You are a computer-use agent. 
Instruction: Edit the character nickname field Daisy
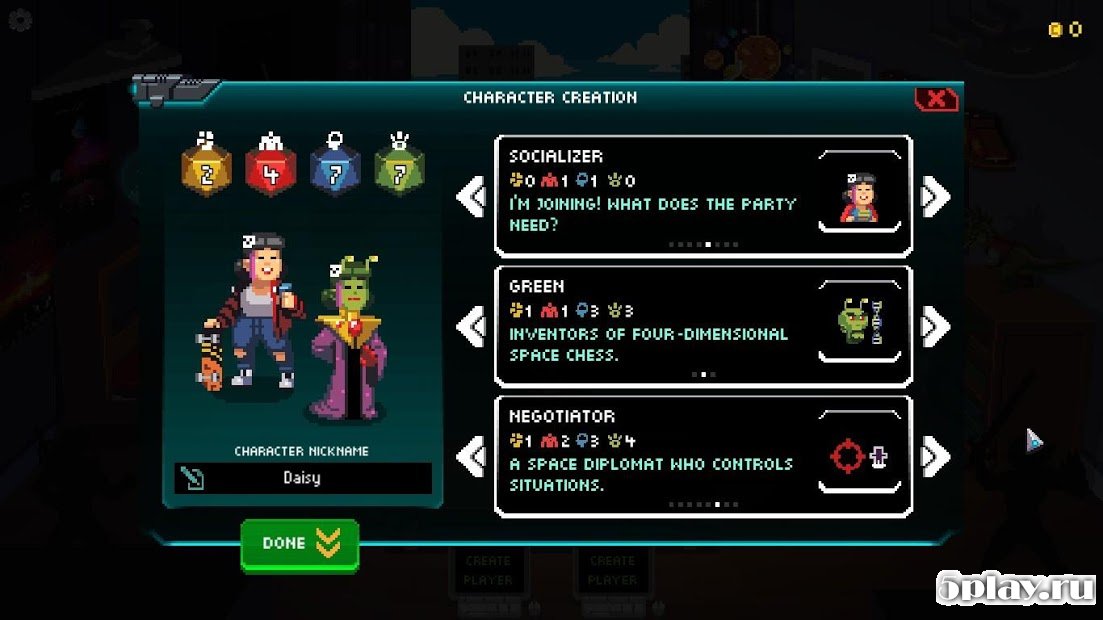click(302, 478)
